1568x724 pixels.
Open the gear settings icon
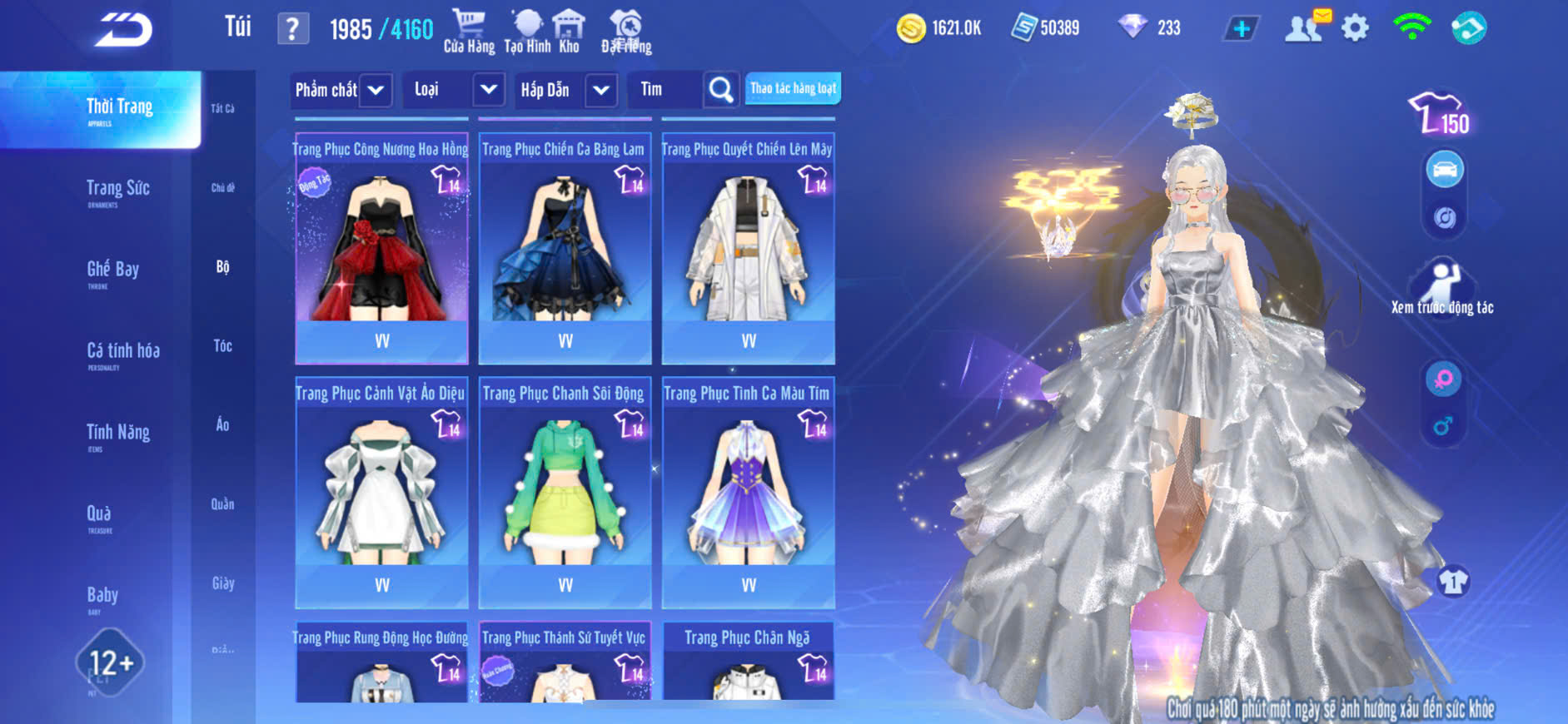tap(1355, 28)
